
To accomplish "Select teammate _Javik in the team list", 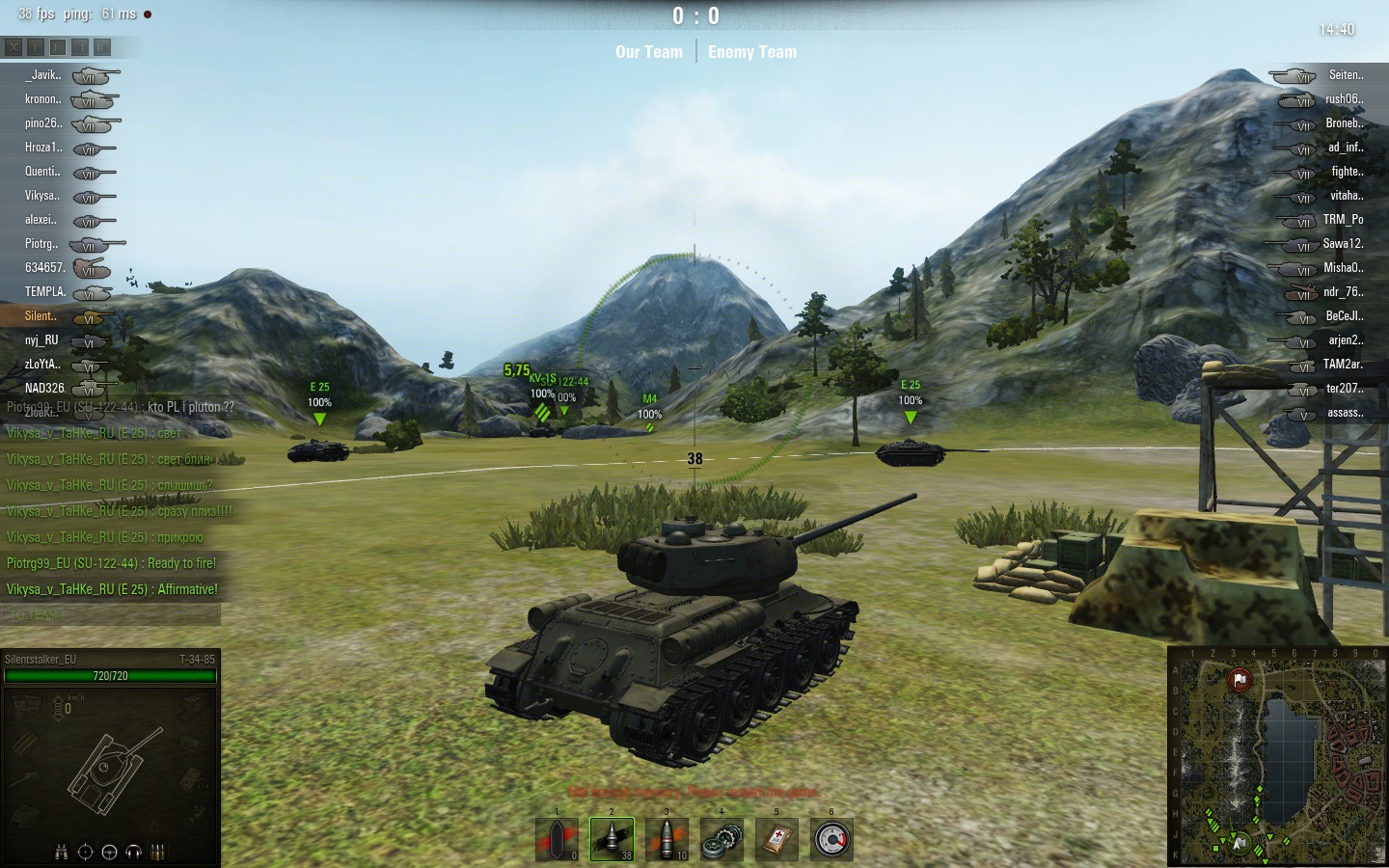I will 43,75.
